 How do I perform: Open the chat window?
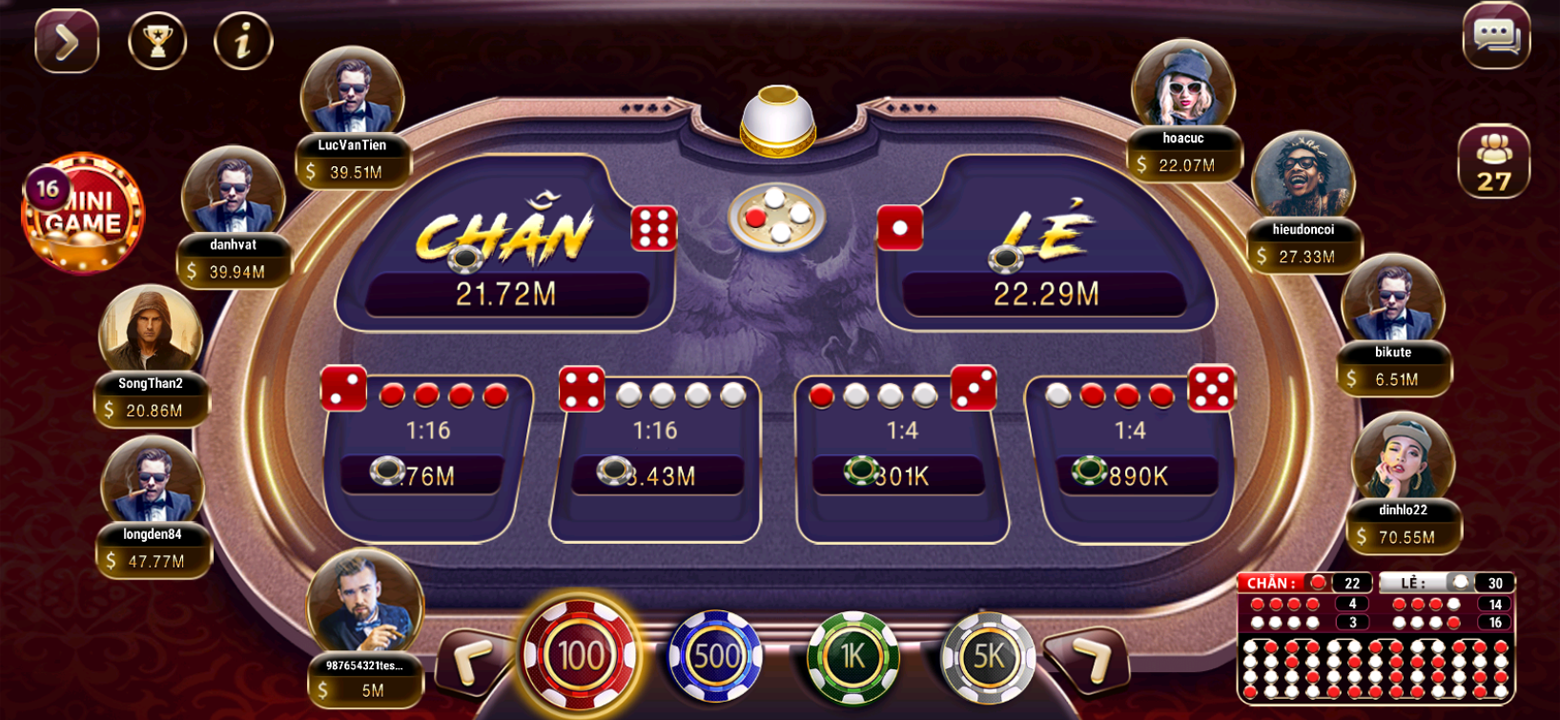coord(1496,37)
